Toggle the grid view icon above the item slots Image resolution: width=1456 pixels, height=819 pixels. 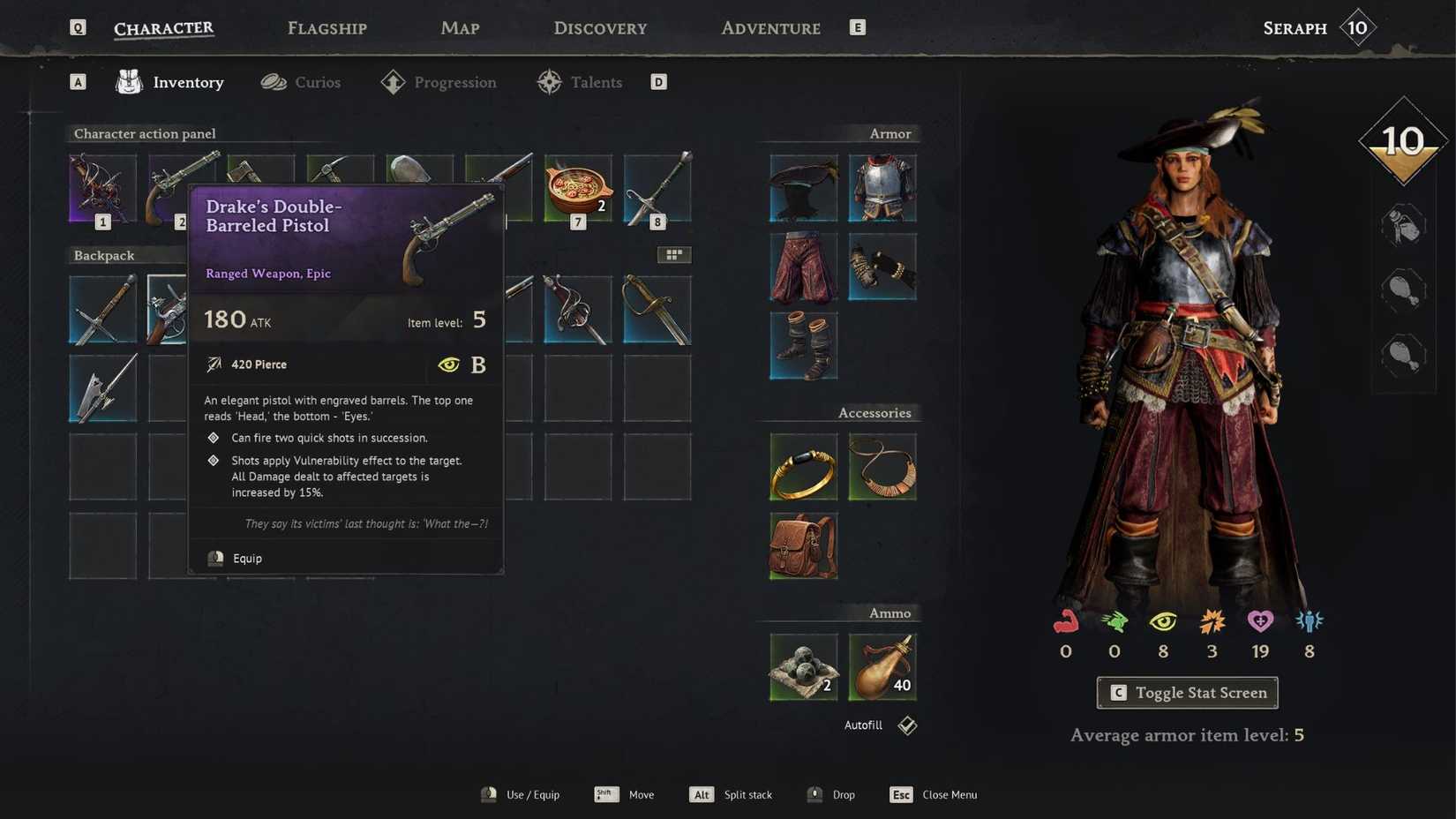[x=674, y=254]
